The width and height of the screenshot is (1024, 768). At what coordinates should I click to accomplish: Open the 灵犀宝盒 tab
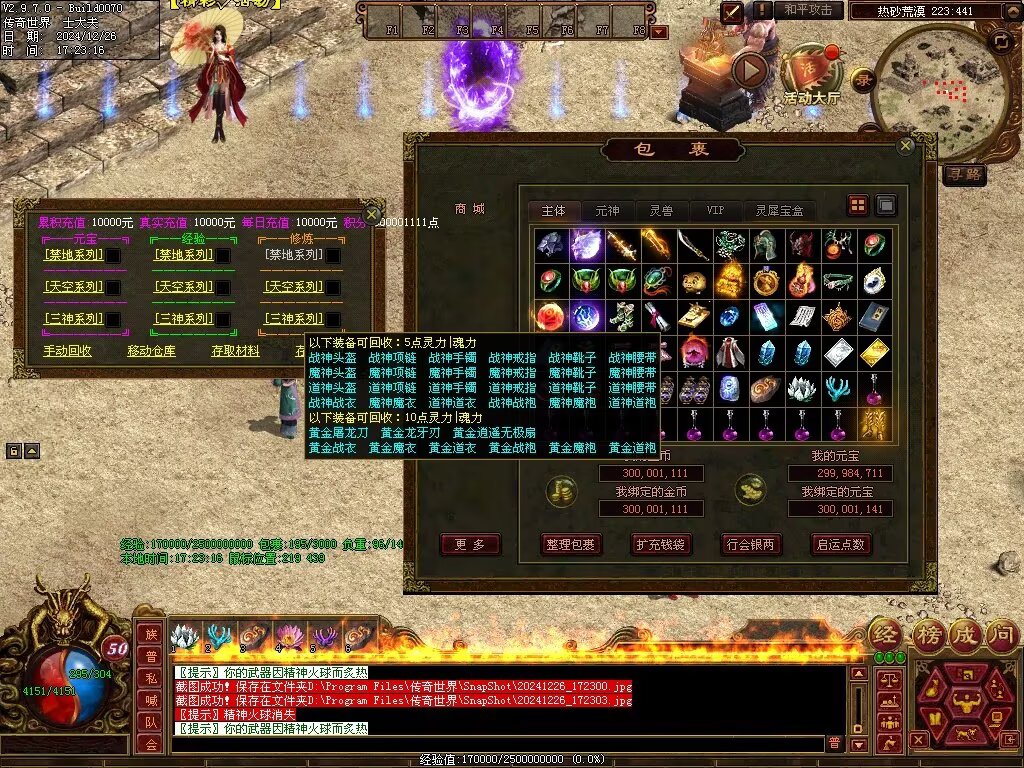(x=779, y=211)
